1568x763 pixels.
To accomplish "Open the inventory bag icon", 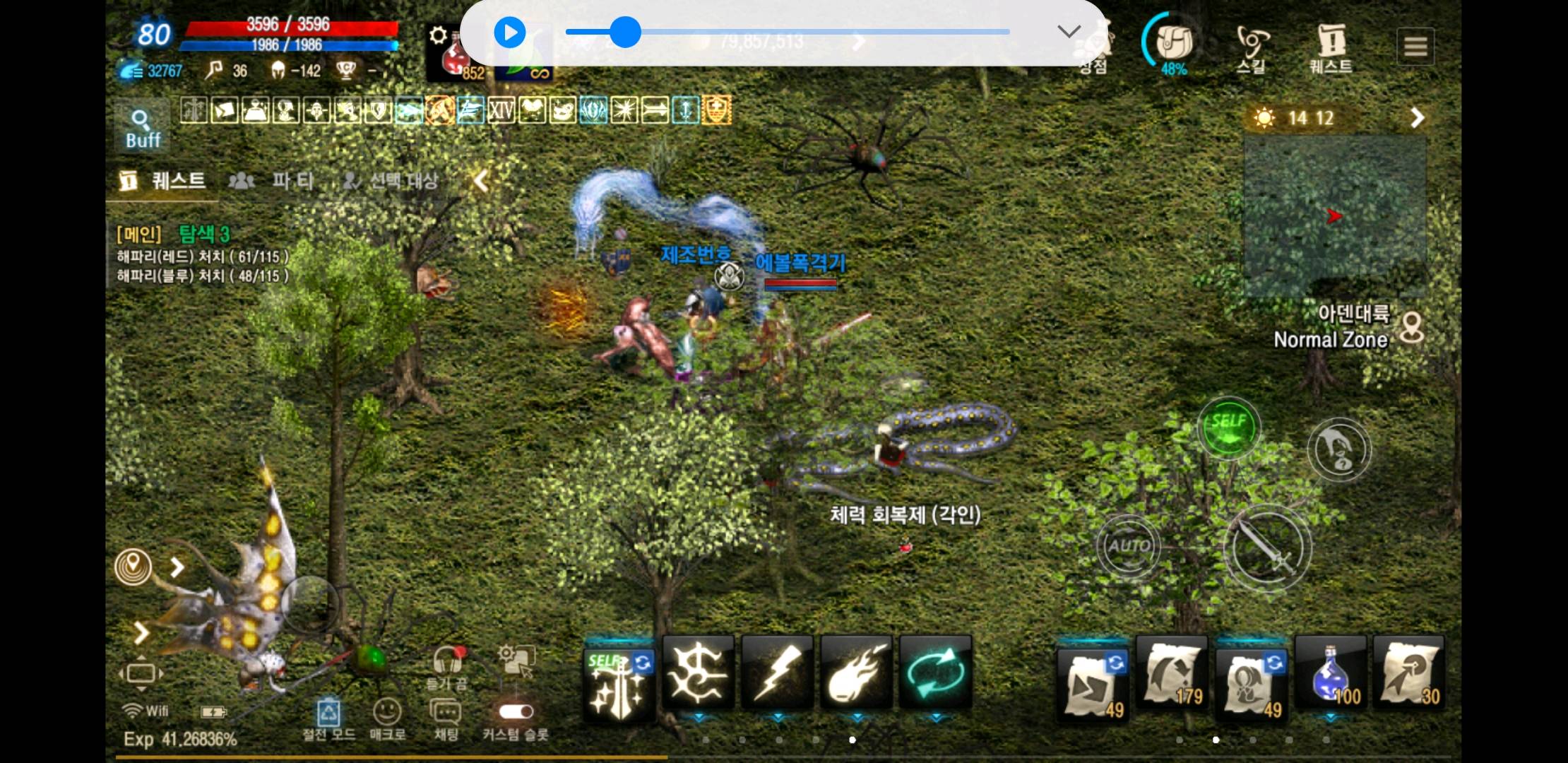I will pyautogui.click(x=1174, y=44).
